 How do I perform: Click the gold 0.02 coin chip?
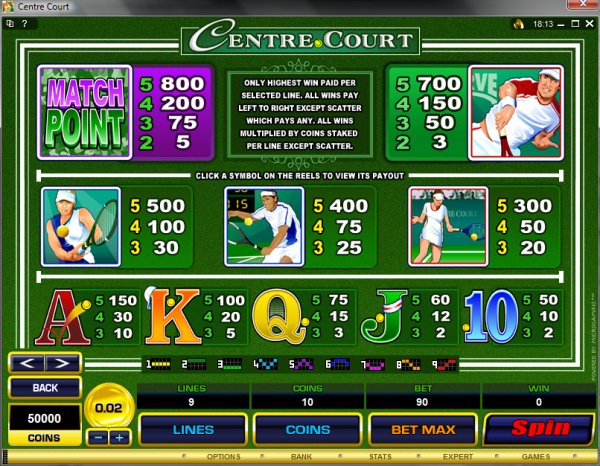tap(110, 408)
